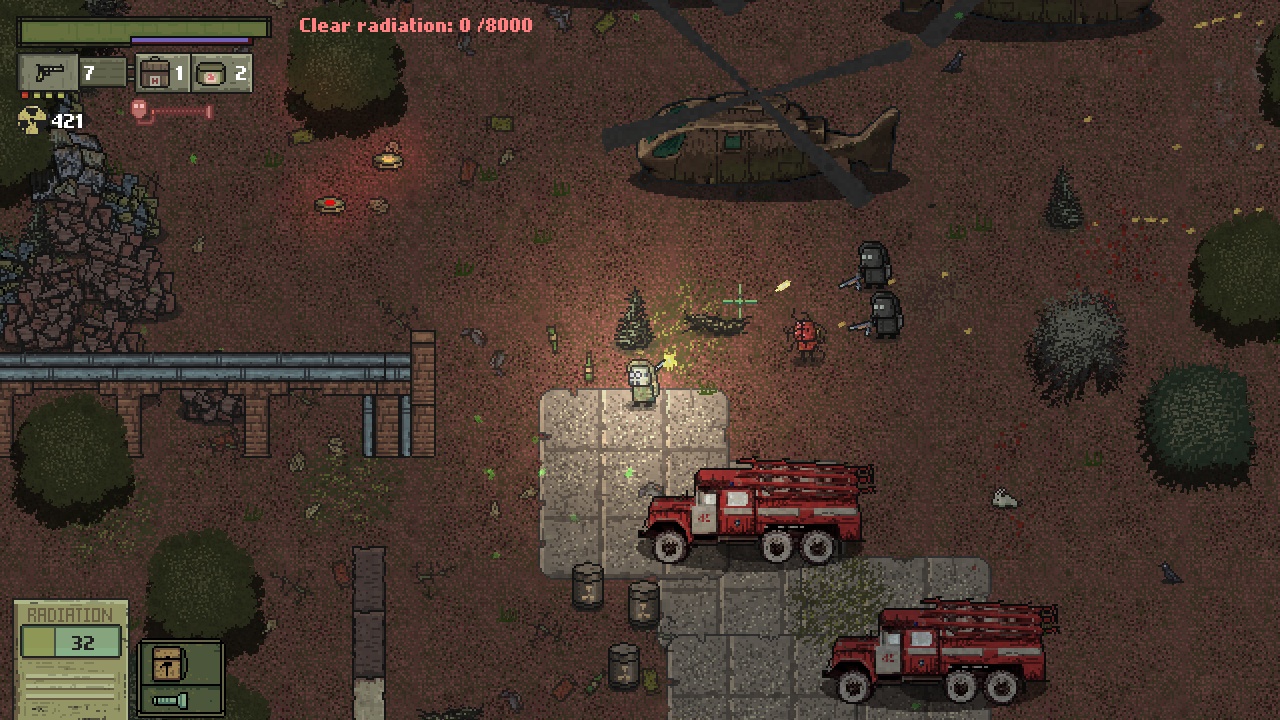
Task: Select the canned food slot labeled 2
Action: [x=218, y=72]
